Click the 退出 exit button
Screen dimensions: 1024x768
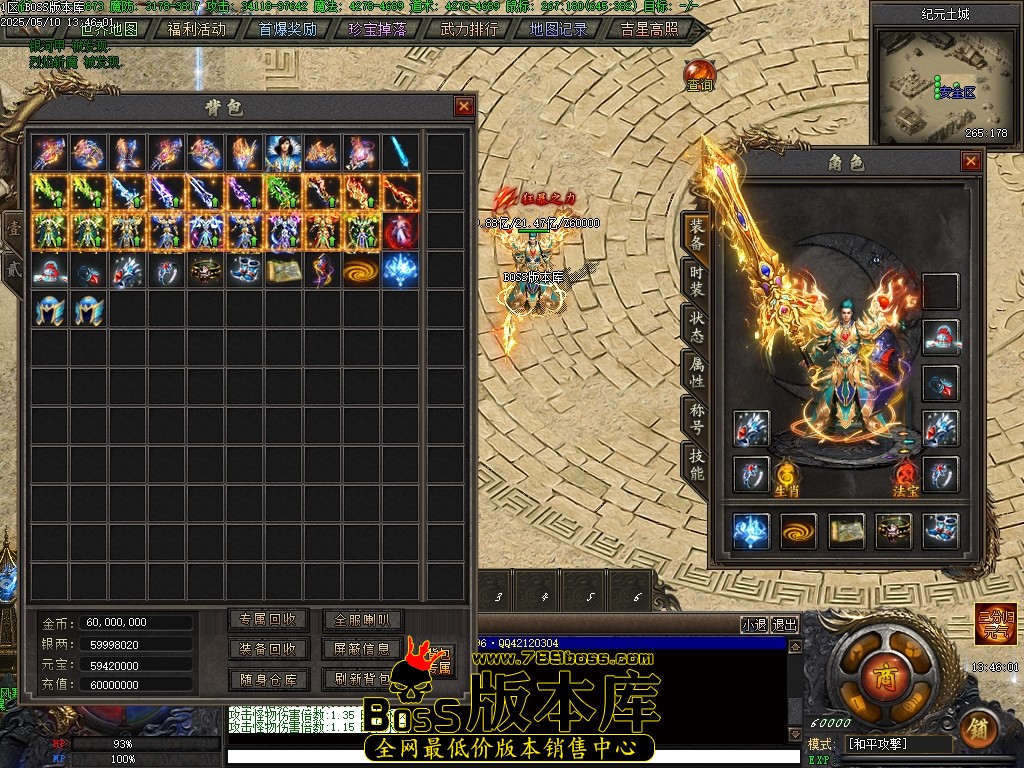click(x=785, y=624)
